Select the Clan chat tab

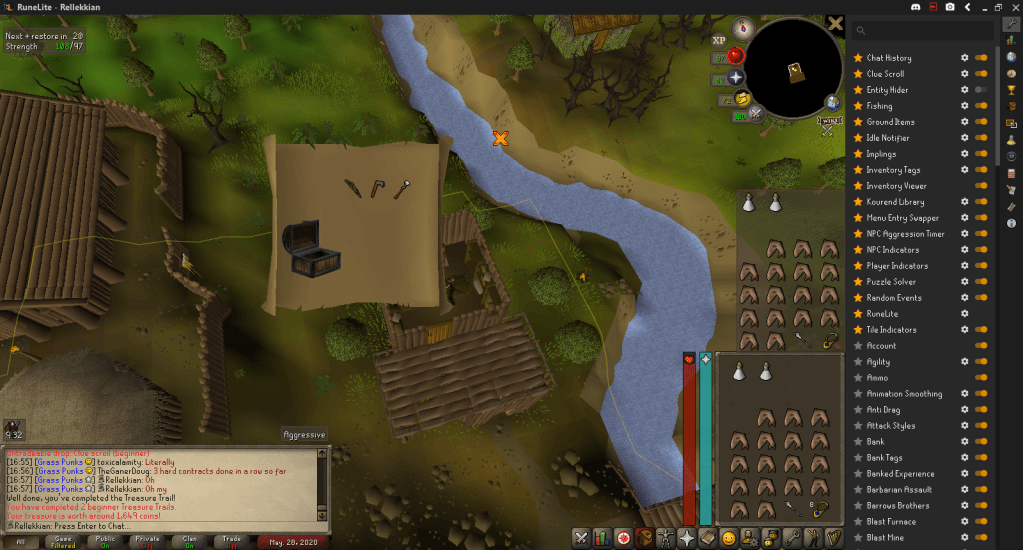click(x=188, y=541)
